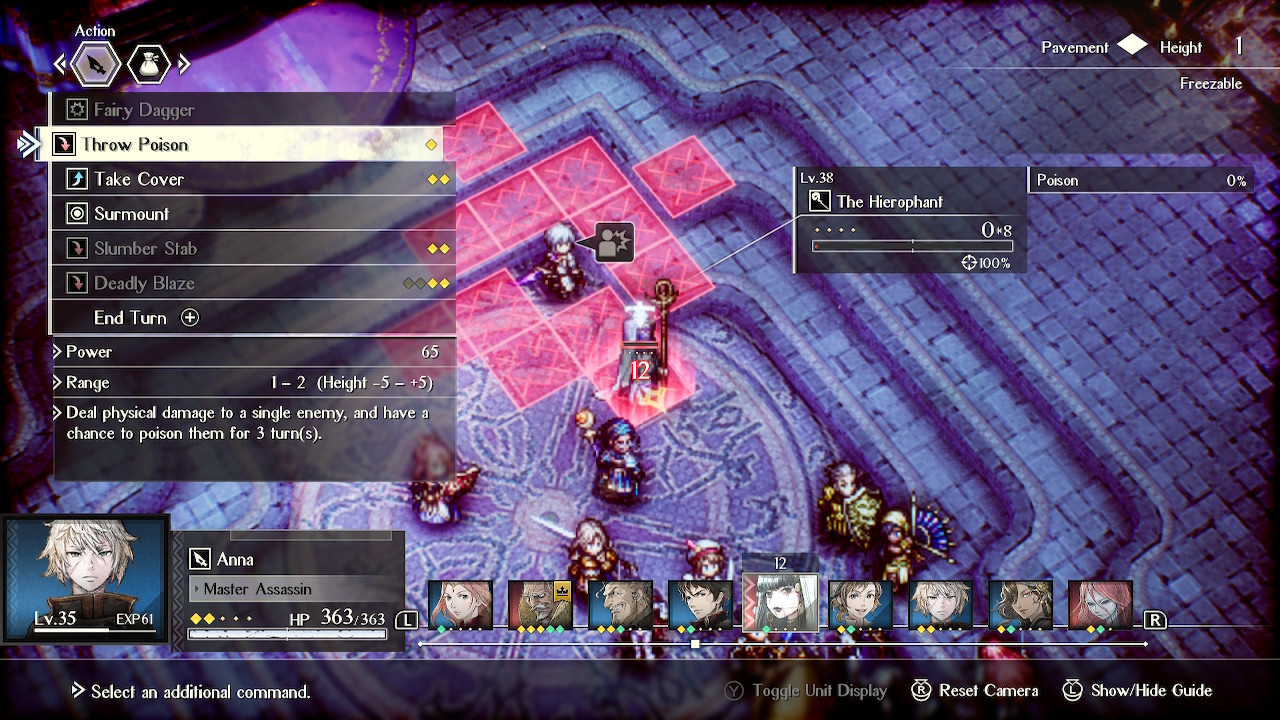Viewport: 1280px width, 720px height.
Task: Click the Hierophant portrait icon in the enemy panel
Action: (x=820, y=201)
